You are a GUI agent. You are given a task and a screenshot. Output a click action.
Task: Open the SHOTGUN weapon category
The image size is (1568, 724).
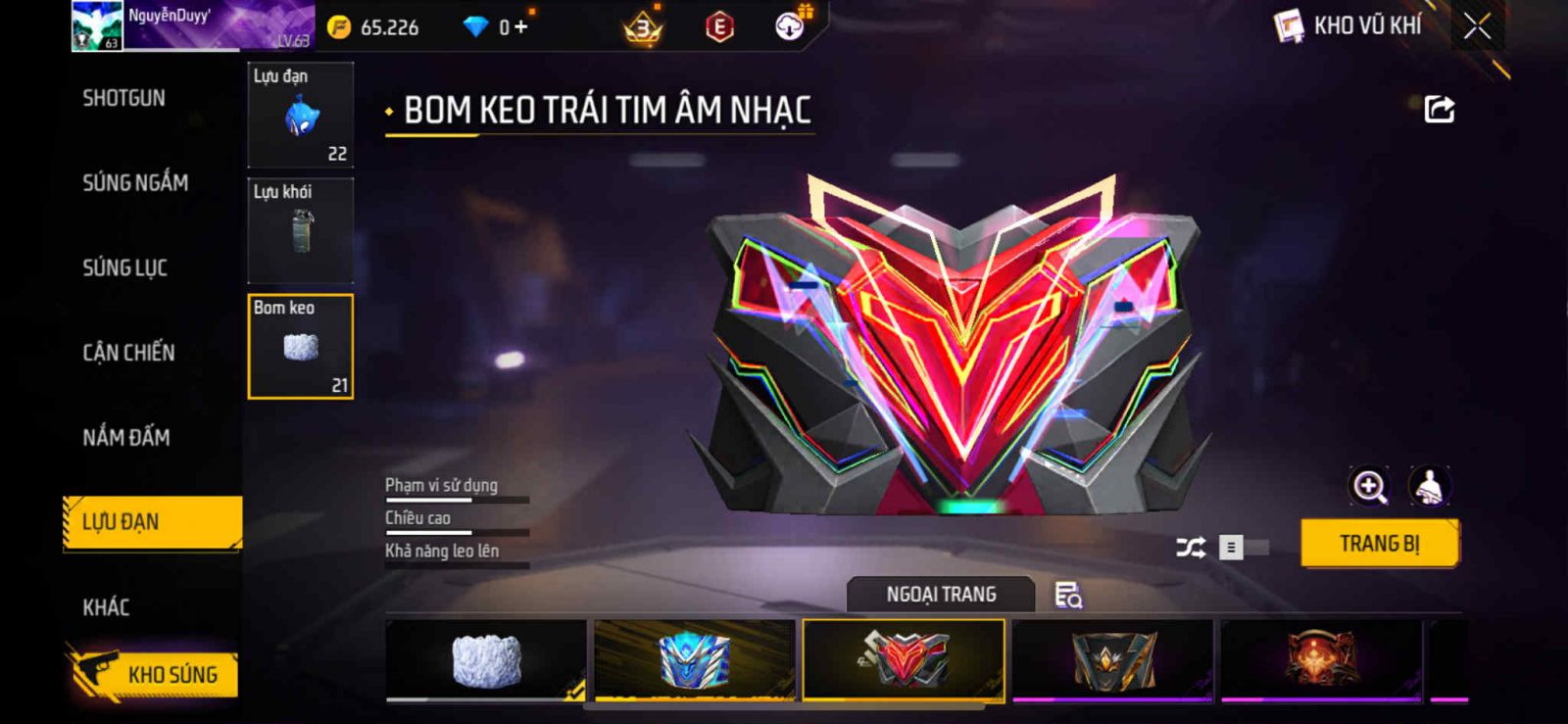(124, 98)
